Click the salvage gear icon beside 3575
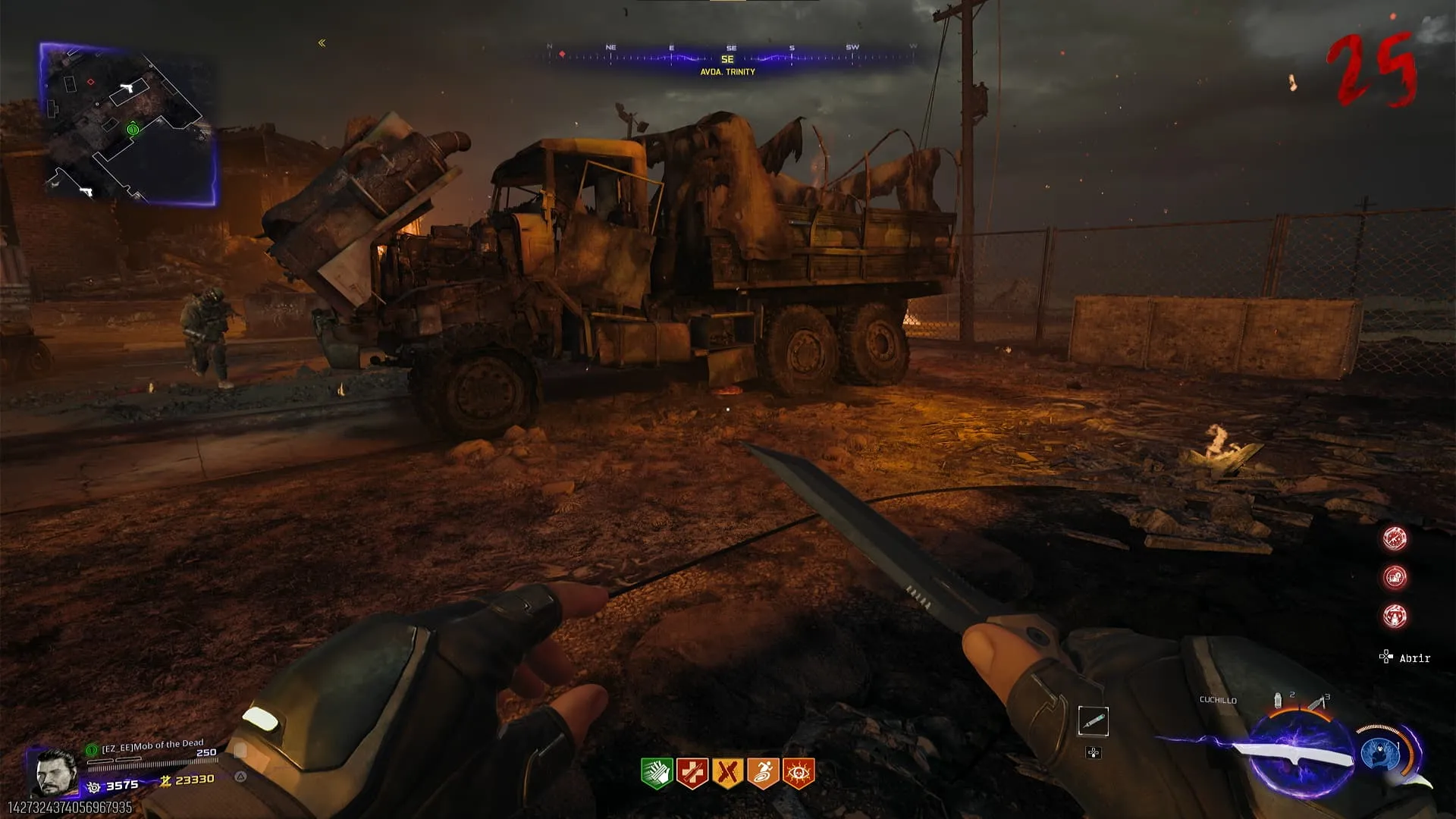 (94, 786)
